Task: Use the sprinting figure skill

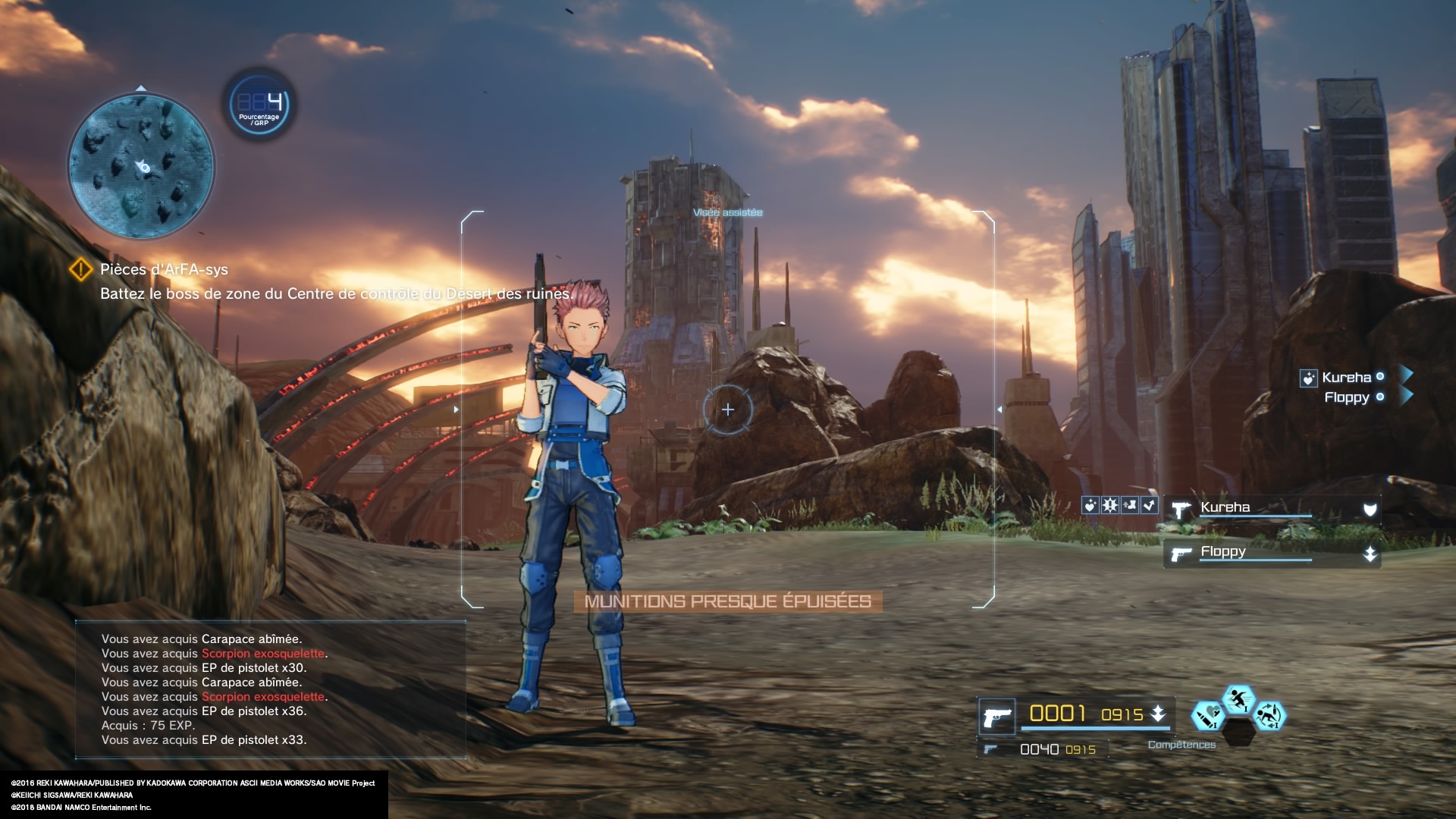Action: 1238,699
